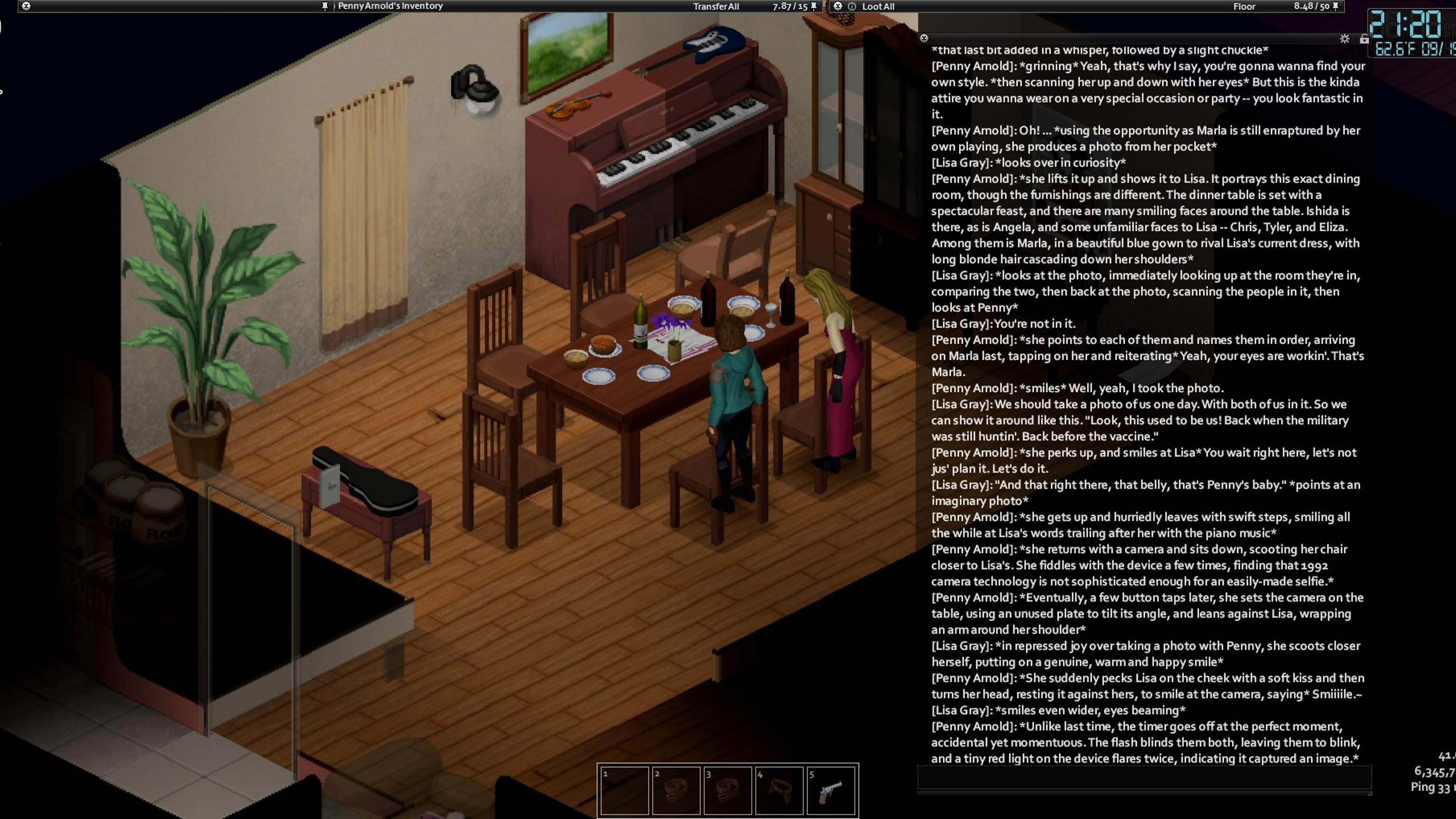
Task: Select the holster in hotbar slot 4
Action: (780, 790)
